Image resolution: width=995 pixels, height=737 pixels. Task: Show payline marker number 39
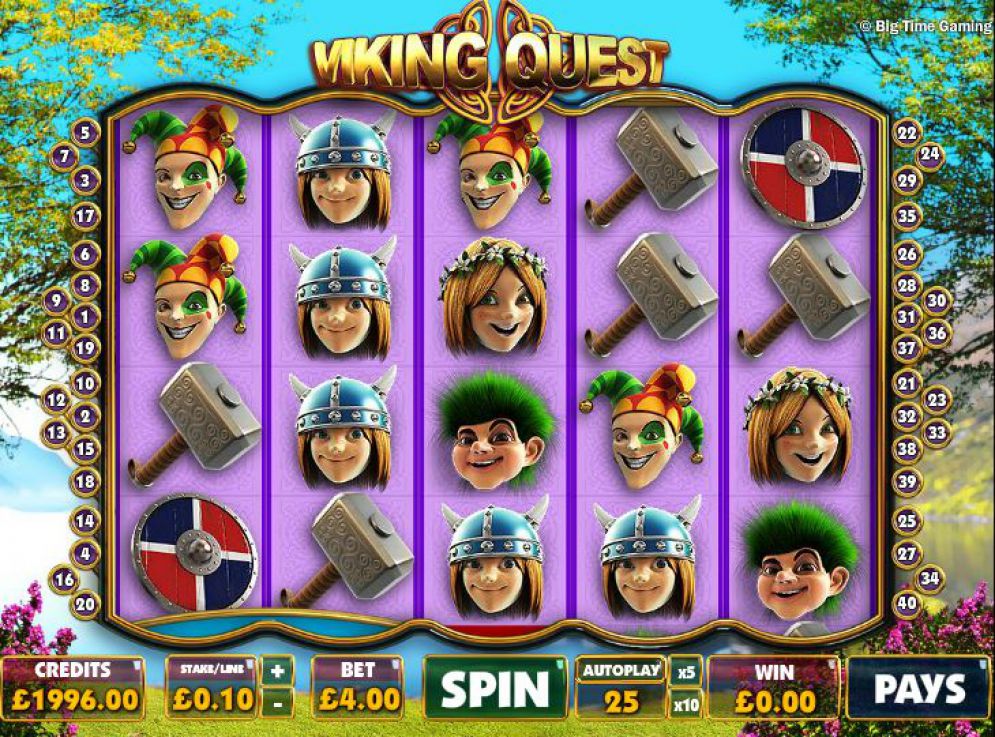click(907, 482)
